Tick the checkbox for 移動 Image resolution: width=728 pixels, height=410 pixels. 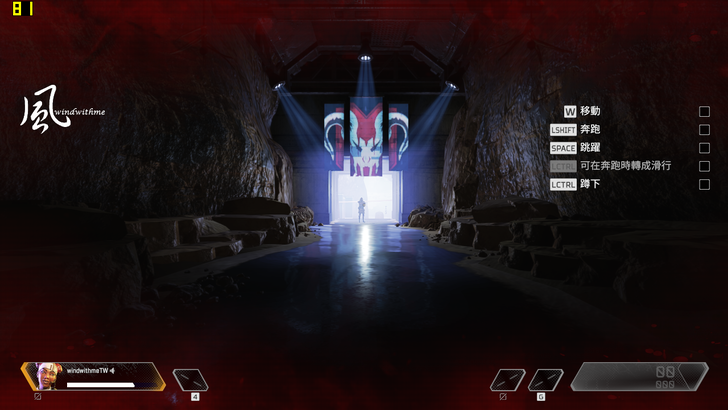[x=704, y=111]
